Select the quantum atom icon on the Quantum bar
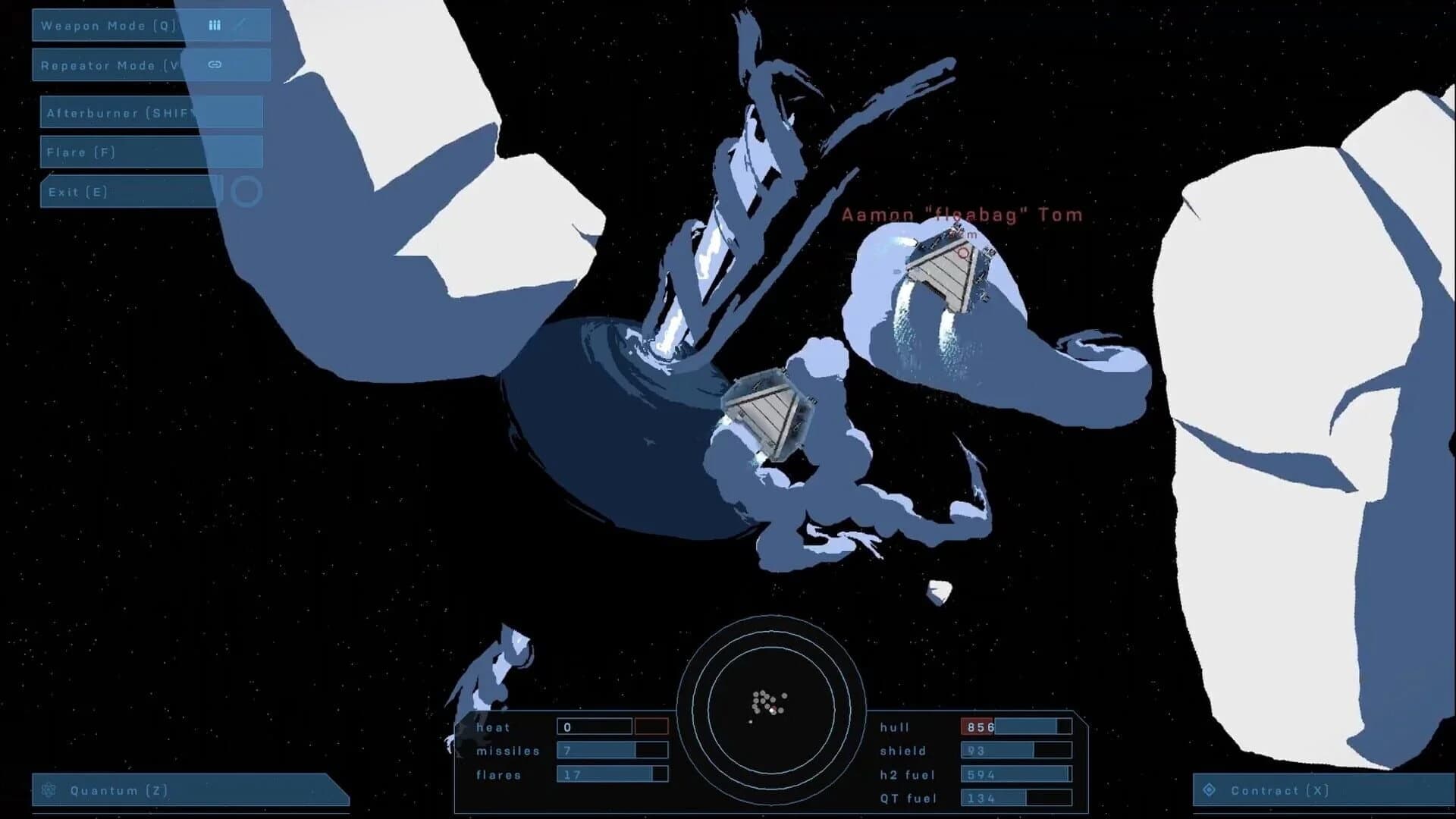Image resolution: width=1456 pixels, height=819 pixels. pyautogui.click(x=48, y=791)
